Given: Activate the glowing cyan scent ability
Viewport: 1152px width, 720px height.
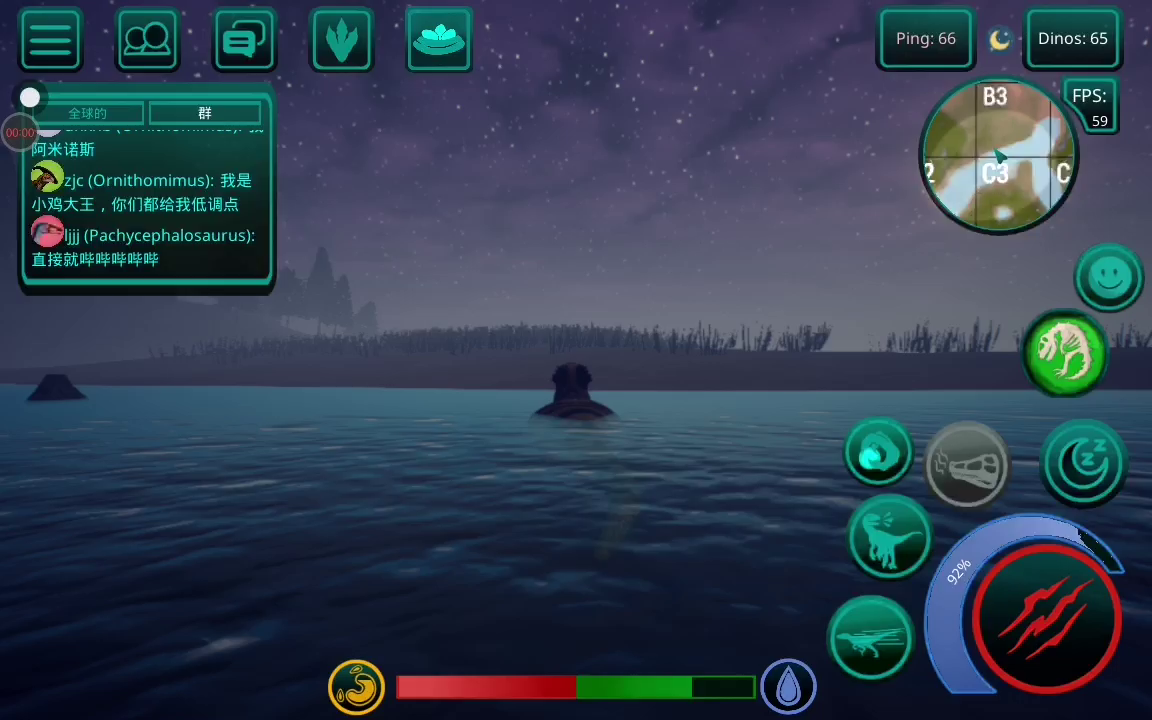Looking at the screenshot, I should click(x=879, y=453).
